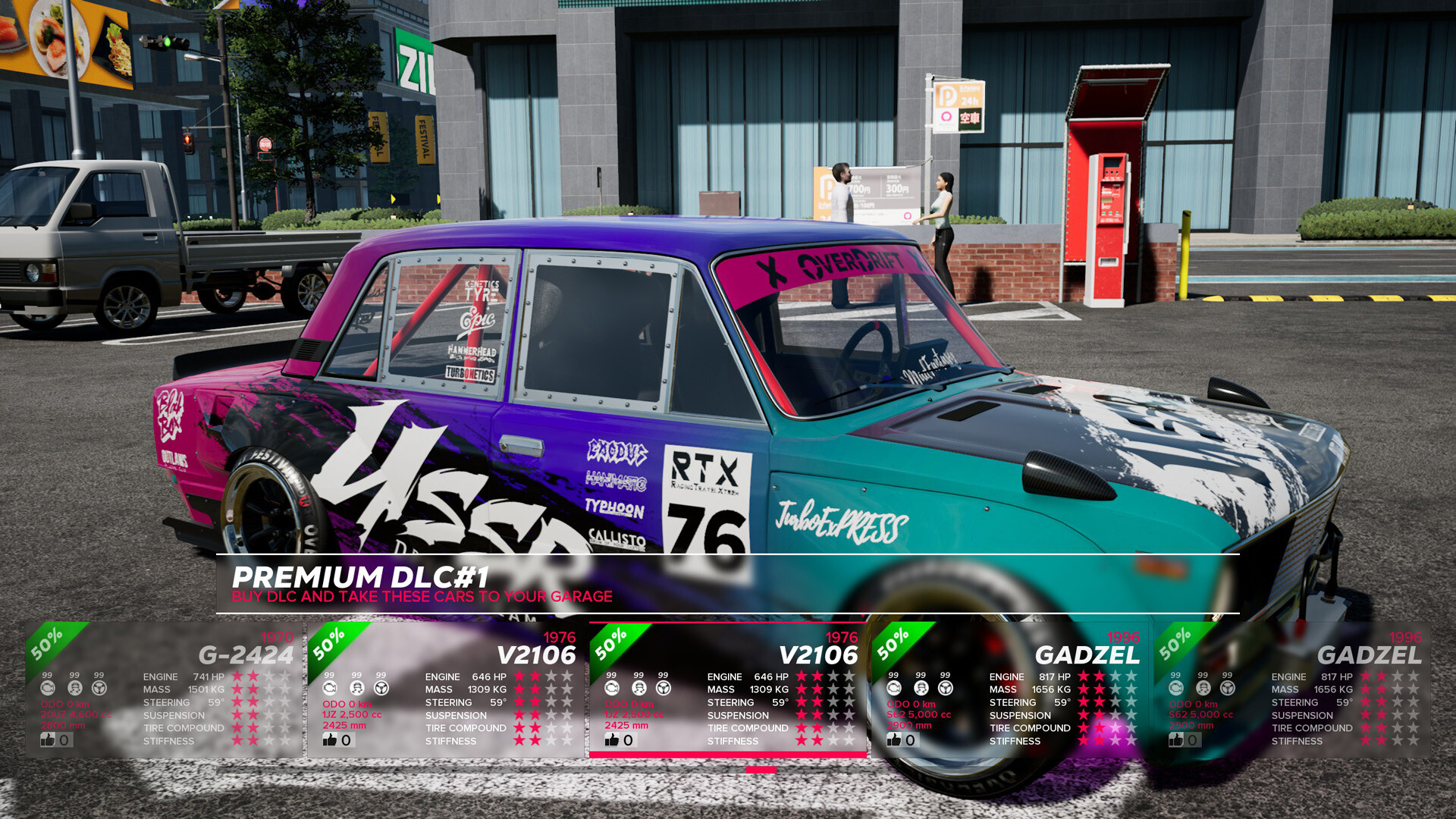Toggle the thumbs-up on the GADZEL 1996 card
The height and width of the screenshot is (819, 1456).
point(895,740)
